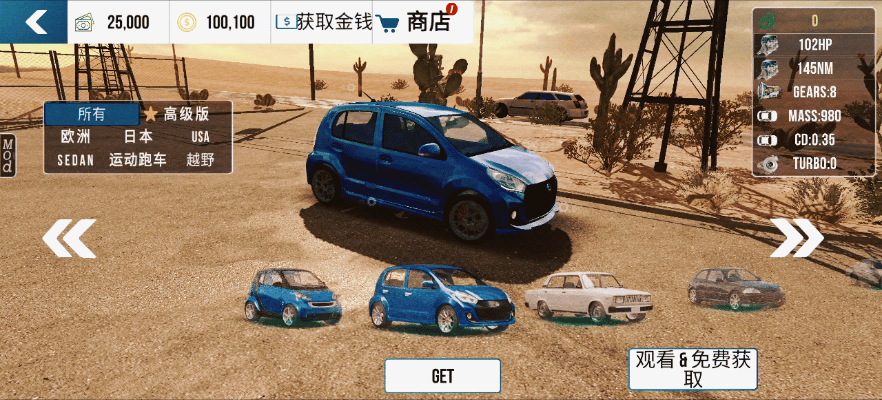
Task: Select the 所有 all cars filter
Action: point(91,114)
